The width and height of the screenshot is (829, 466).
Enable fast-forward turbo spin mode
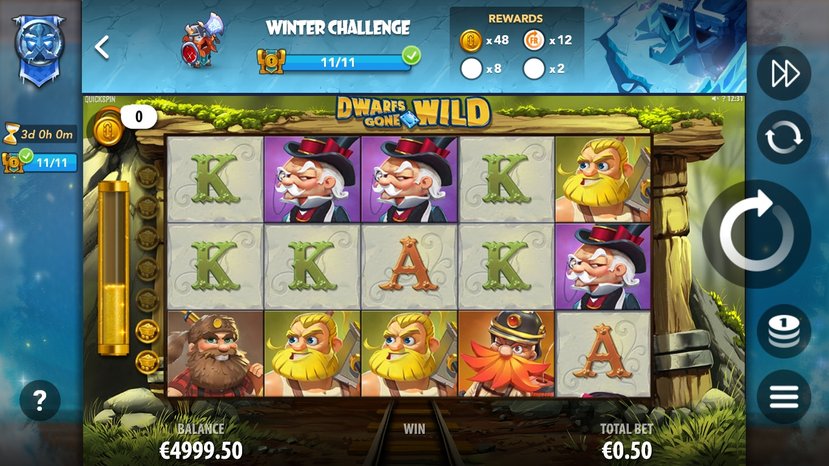point(783,74)
